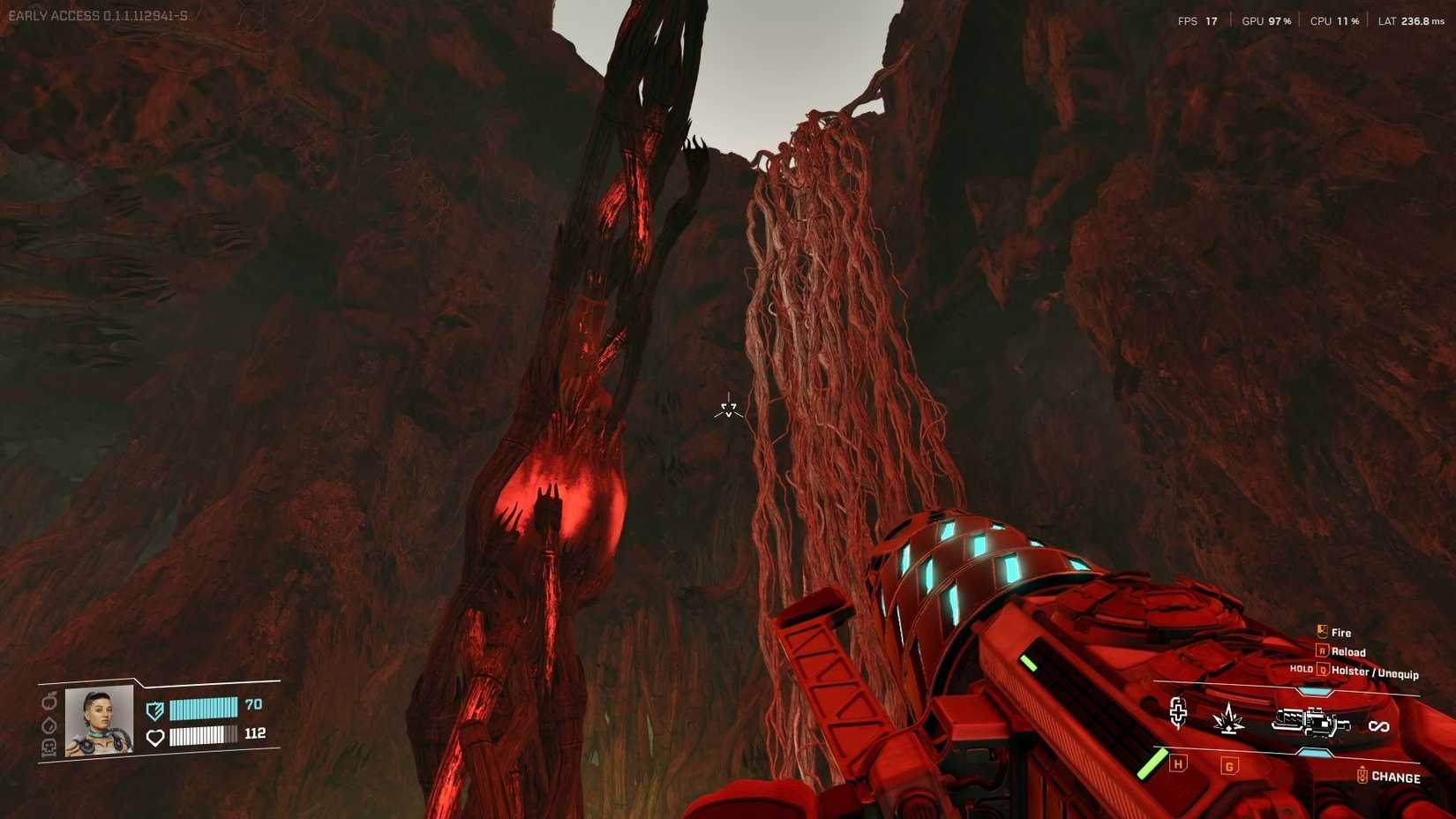
Task: Click the infinity ammo symbol
Action: (x=1379, y=726)
